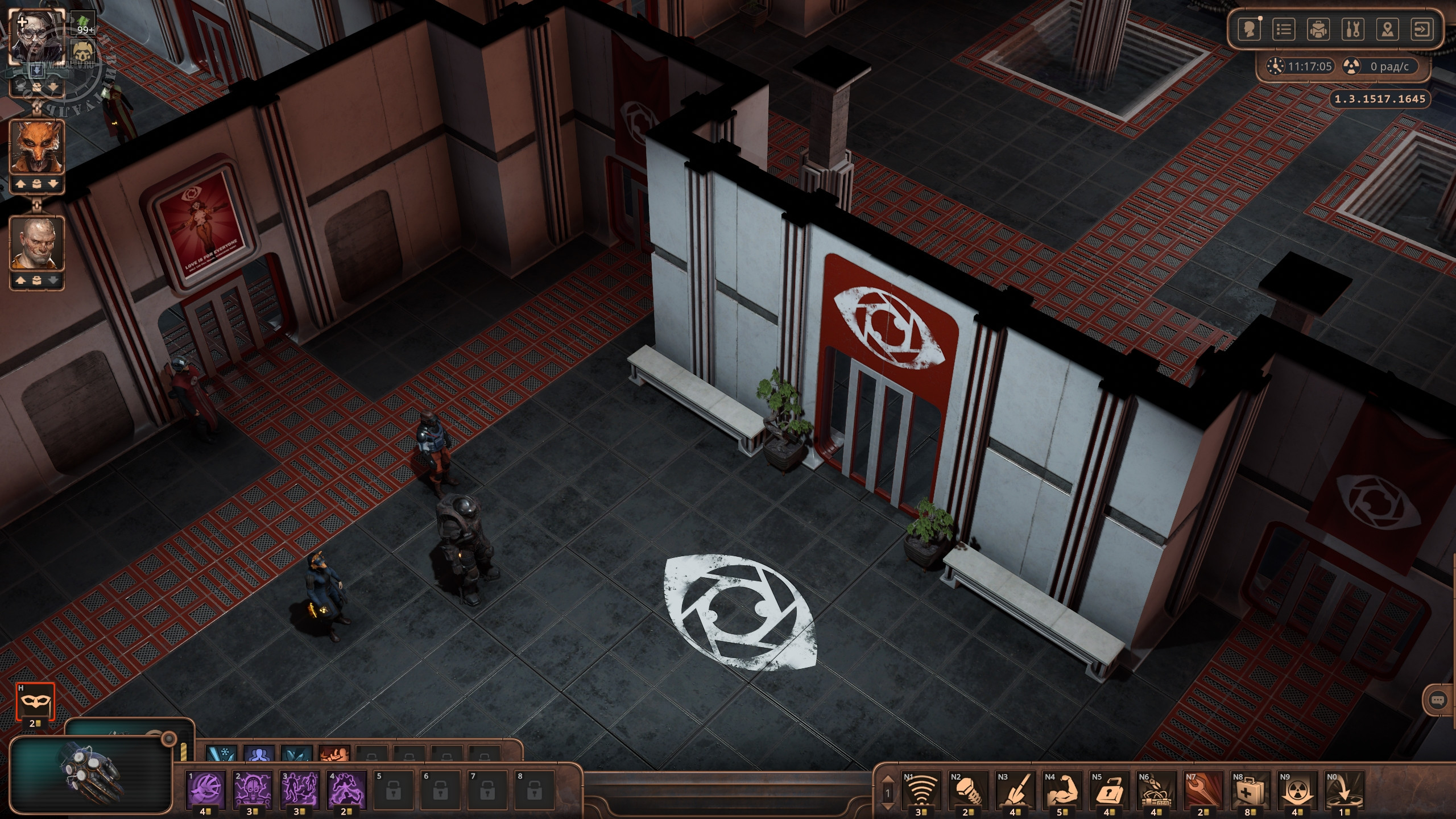
Task: Open the character sheet head icon
Action: [x=1249, y=30]
